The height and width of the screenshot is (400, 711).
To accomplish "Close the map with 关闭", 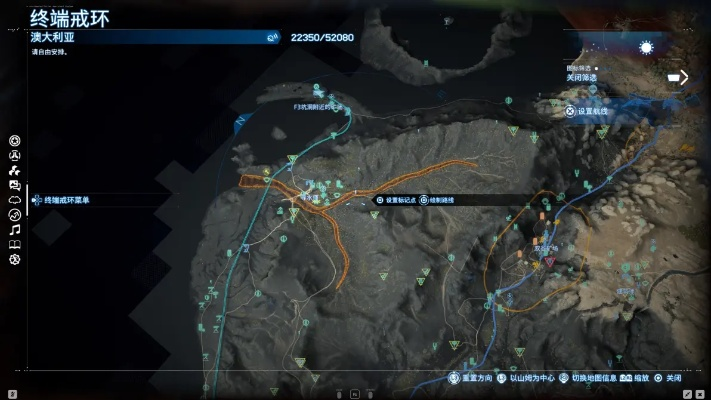I will tap(667, 379).
